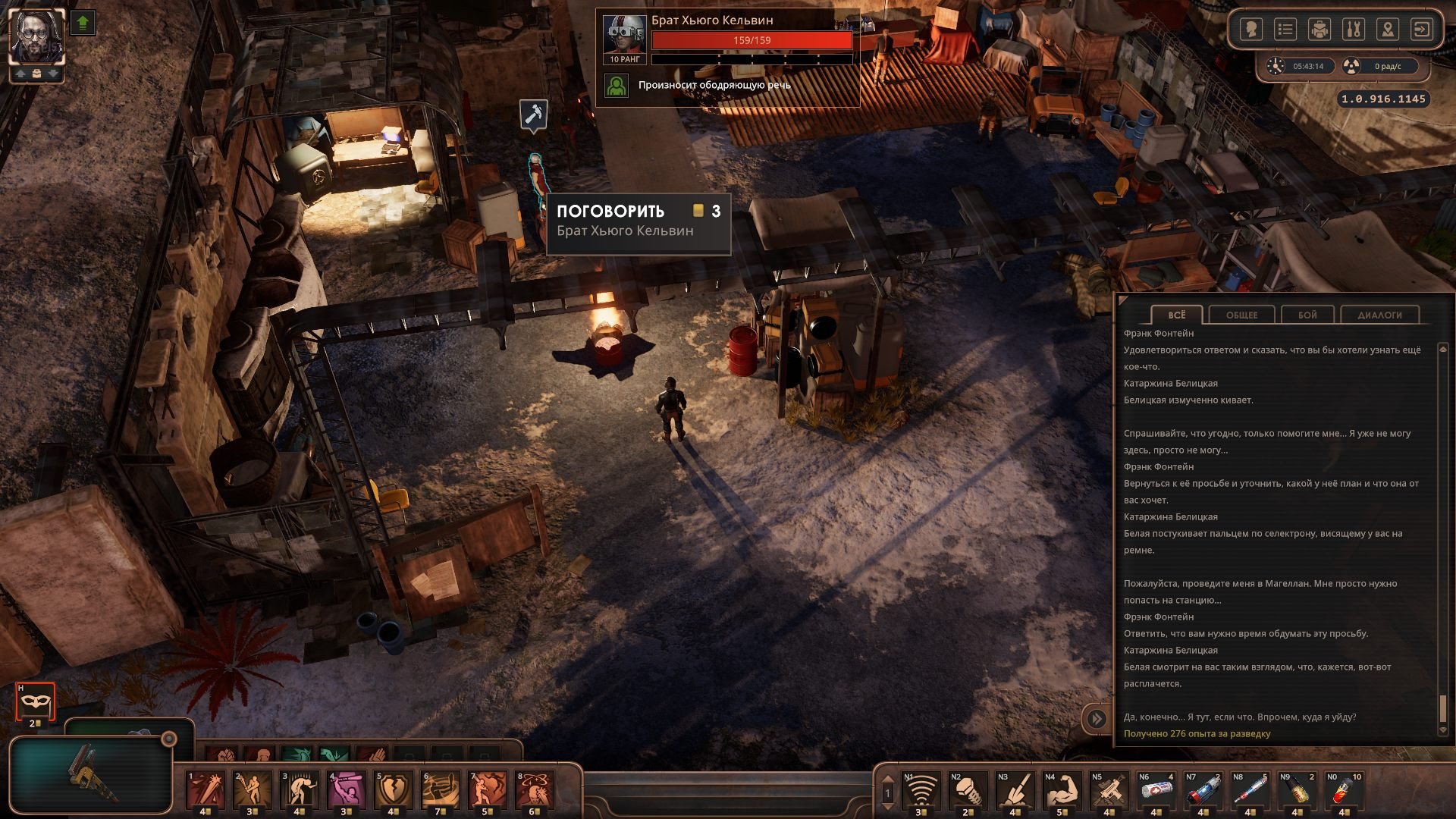Open the character sheet head icon

click(x=1250, y=30)
